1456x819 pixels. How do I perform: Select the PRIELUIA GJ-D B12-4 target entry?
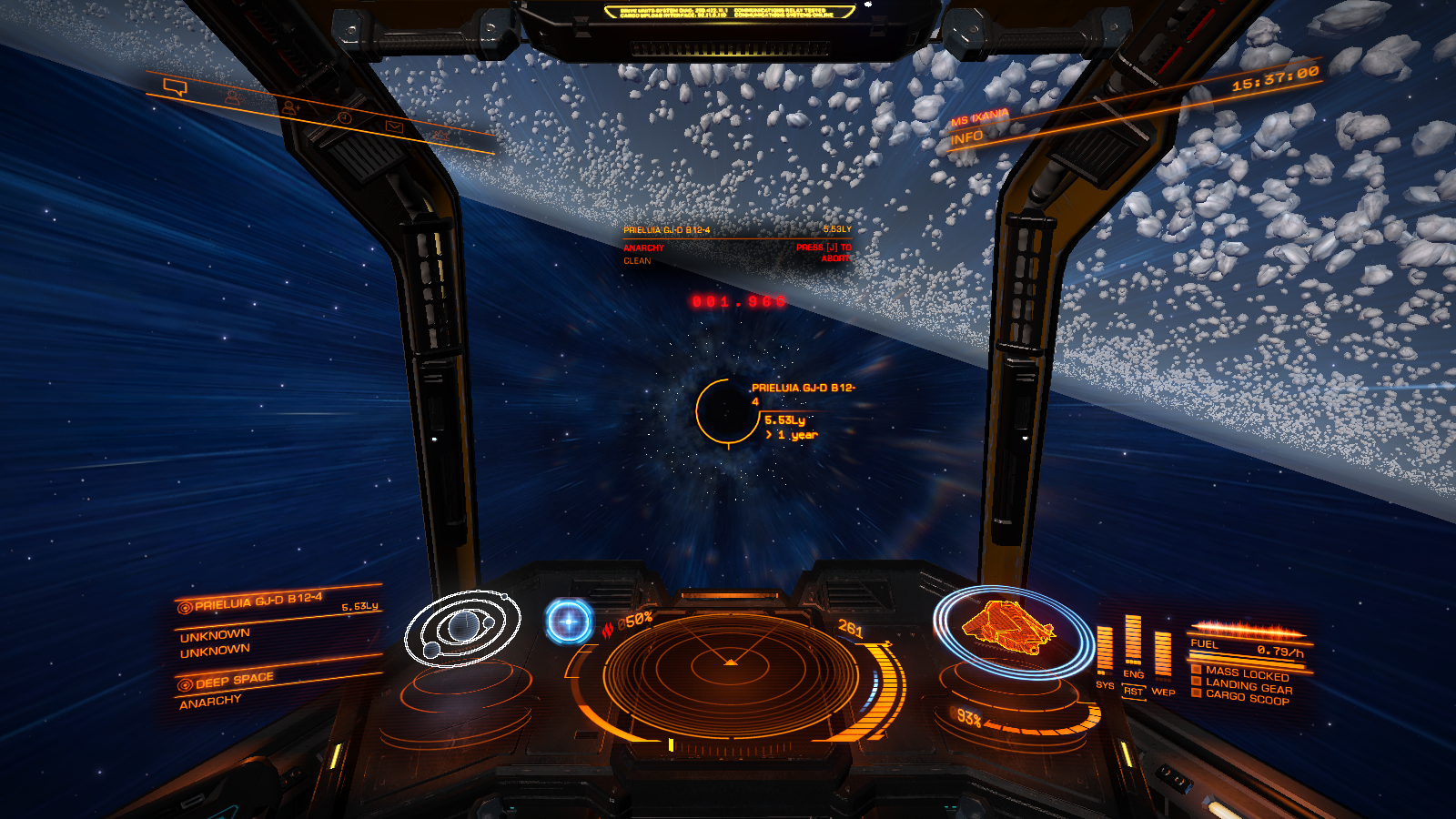coord(258,602)
